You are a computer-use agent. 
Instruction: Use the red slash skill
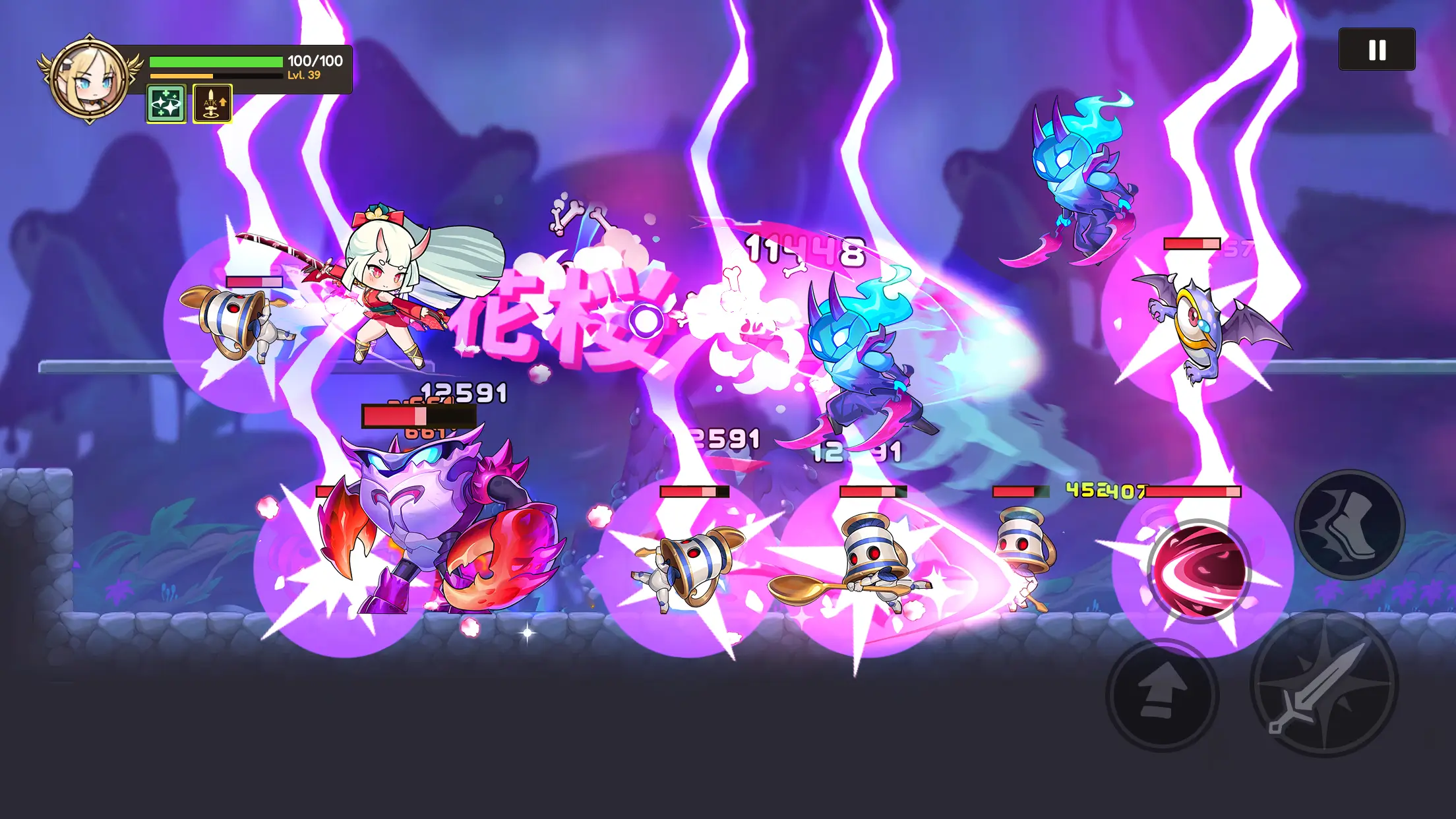pos(1199,571)
